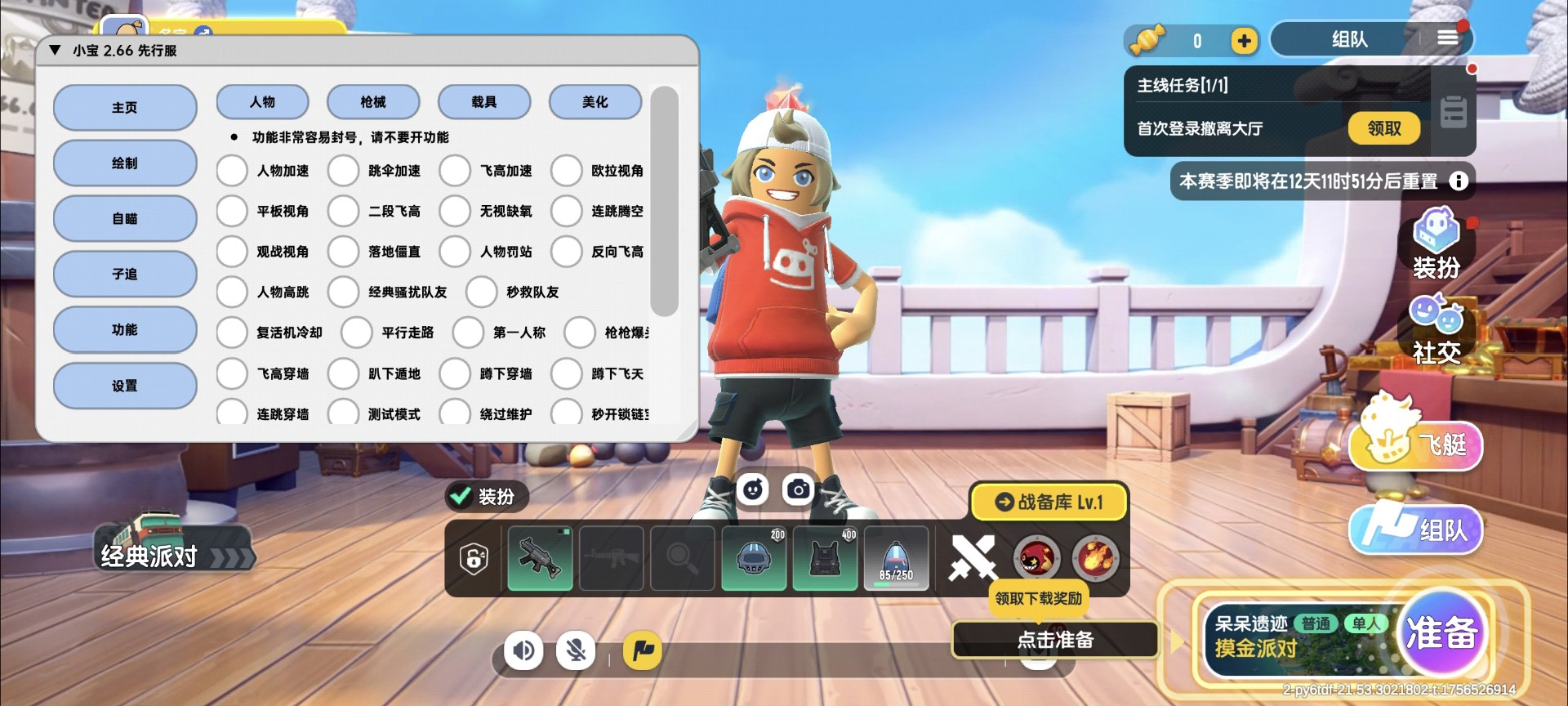Open the 社交 social menu
This screenshot has height=706, width=1568.
coord(1437,328)
